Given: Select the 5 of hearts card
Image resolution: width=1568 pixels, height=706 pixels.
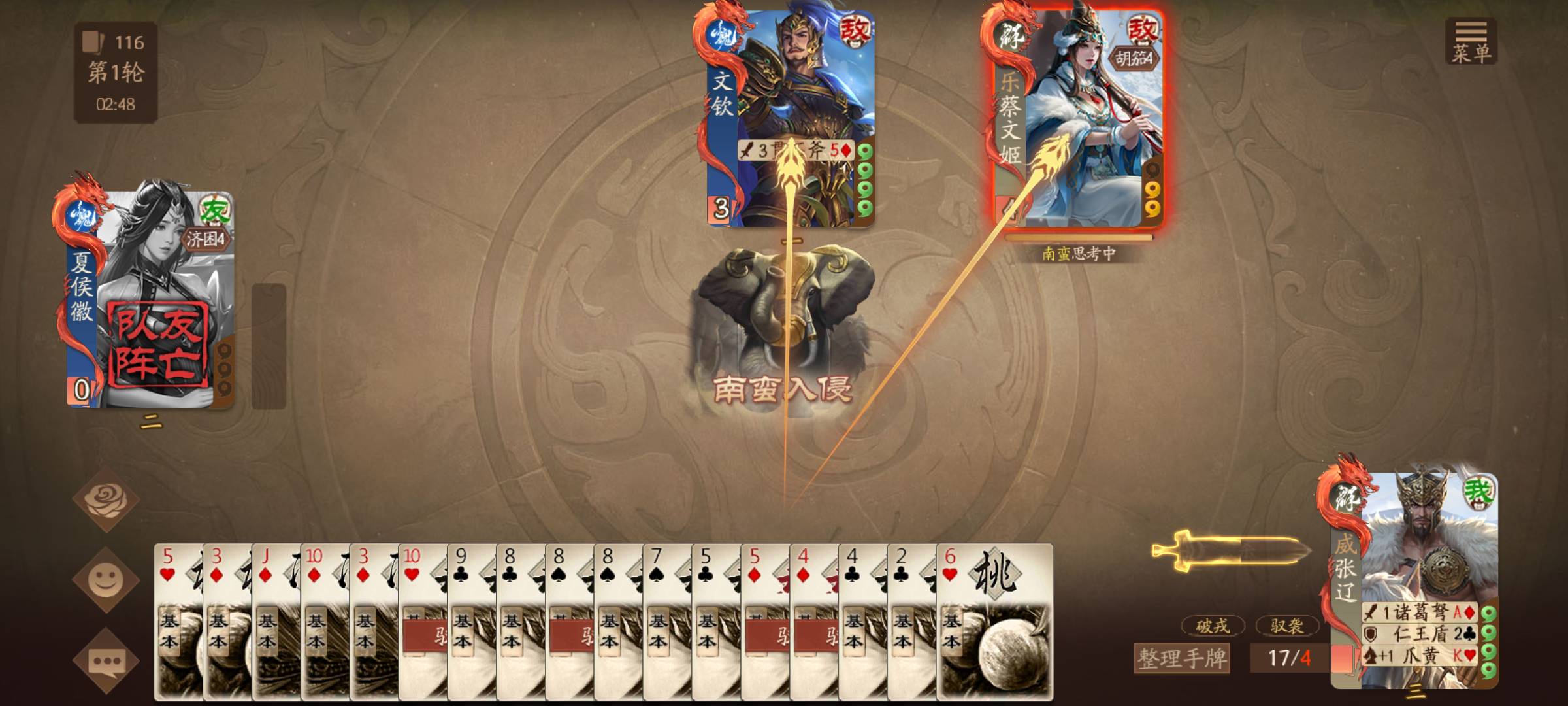Looking at the screenshot, I should pyautogui.click(x=178, y=621).
